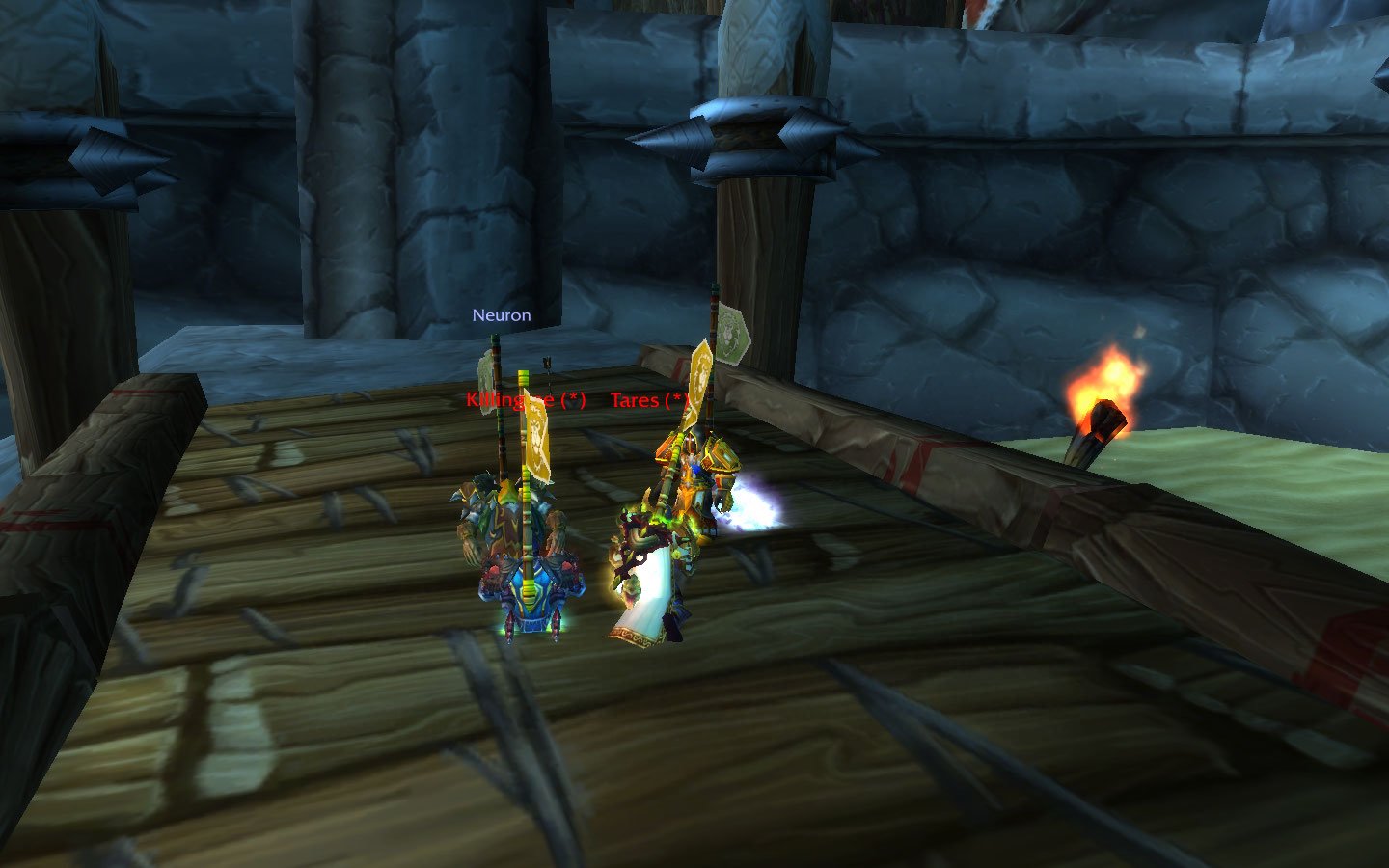The height and width of the screenshot is (868, 1389).
Task: Click the red Killing name label
Action: (x=524, y=400)
